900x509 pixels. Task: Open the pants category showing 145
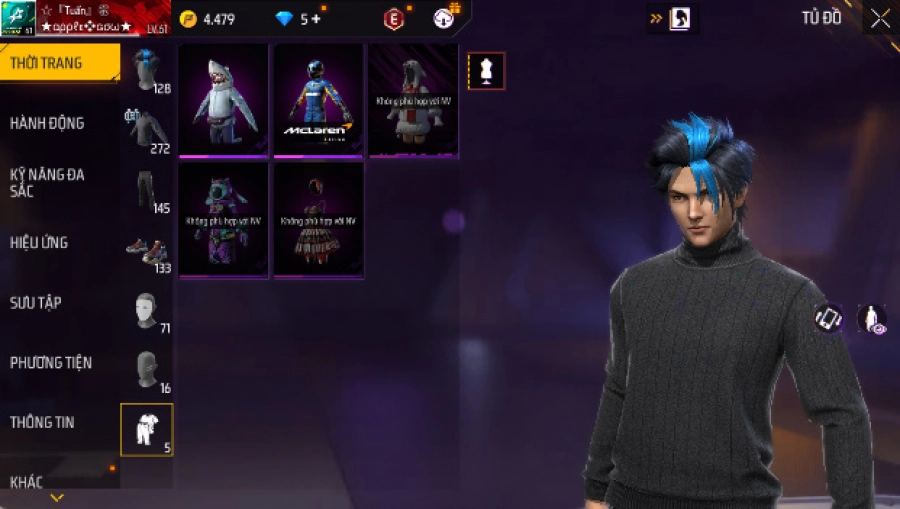click(x=147, y=190)
